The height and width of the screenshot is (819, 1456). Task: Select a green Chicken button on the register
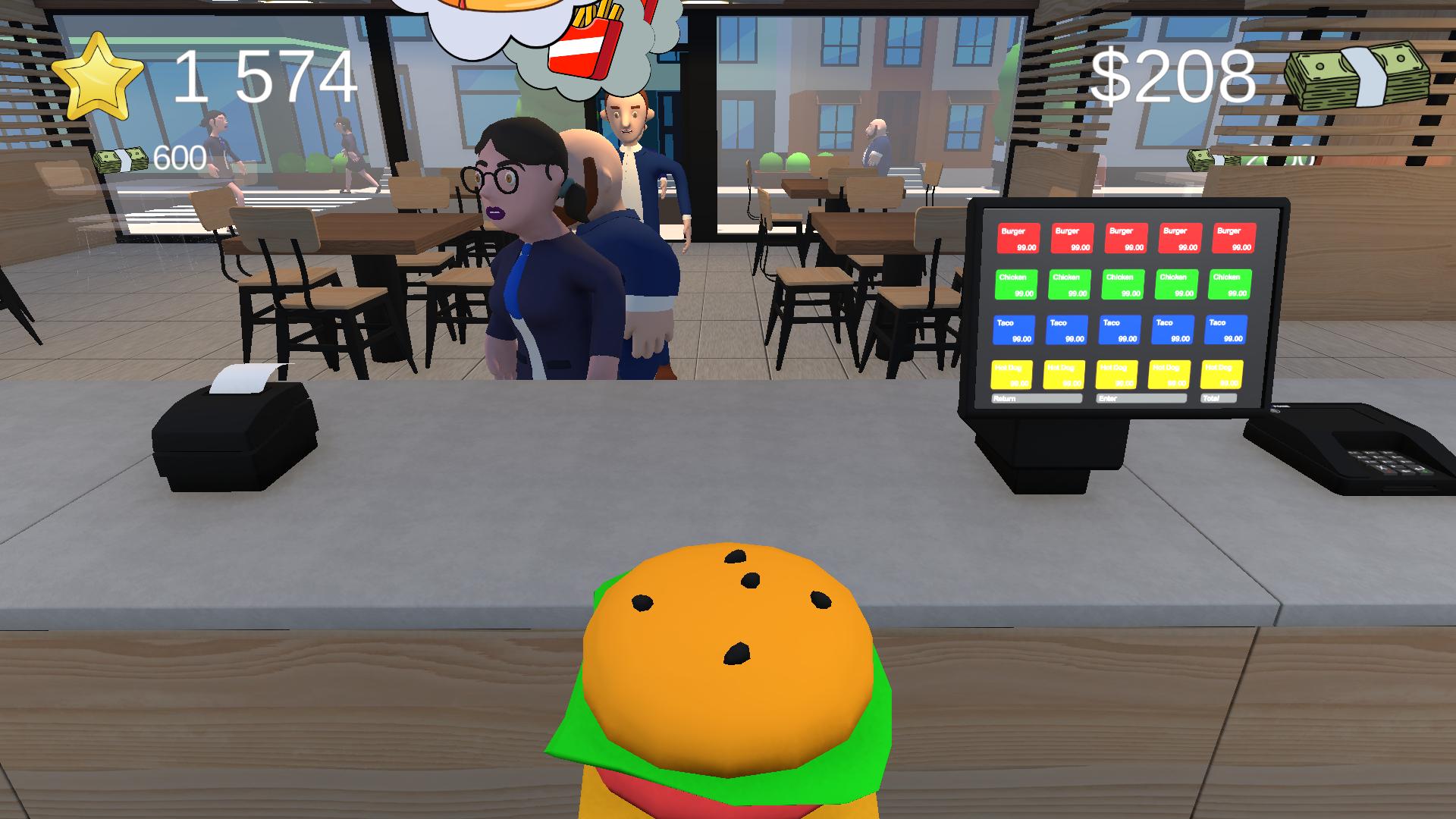1017,284
